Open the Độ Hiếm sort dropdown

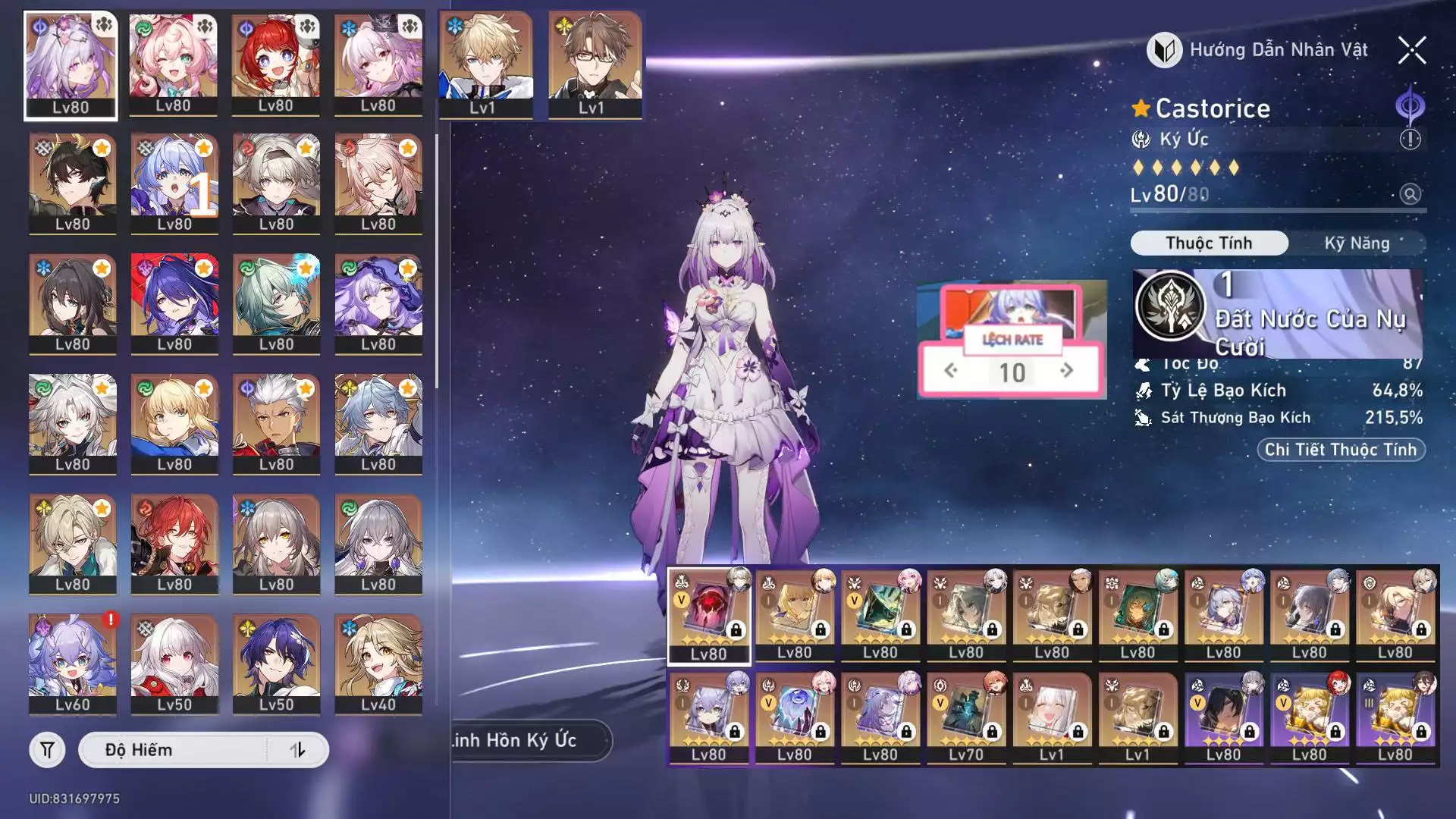(173, 750)
